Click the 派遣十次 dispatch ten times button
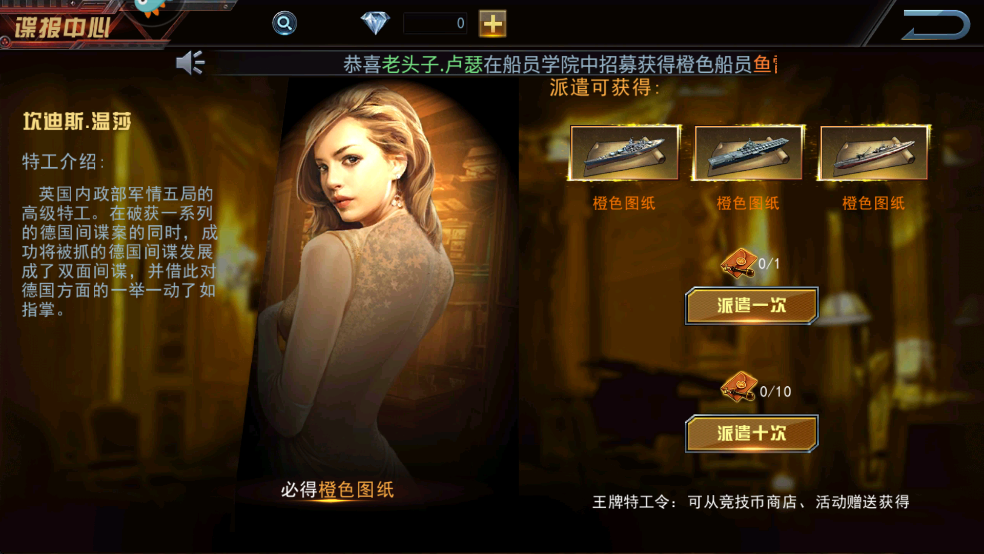Screen dimensions: 984x554 751,433
